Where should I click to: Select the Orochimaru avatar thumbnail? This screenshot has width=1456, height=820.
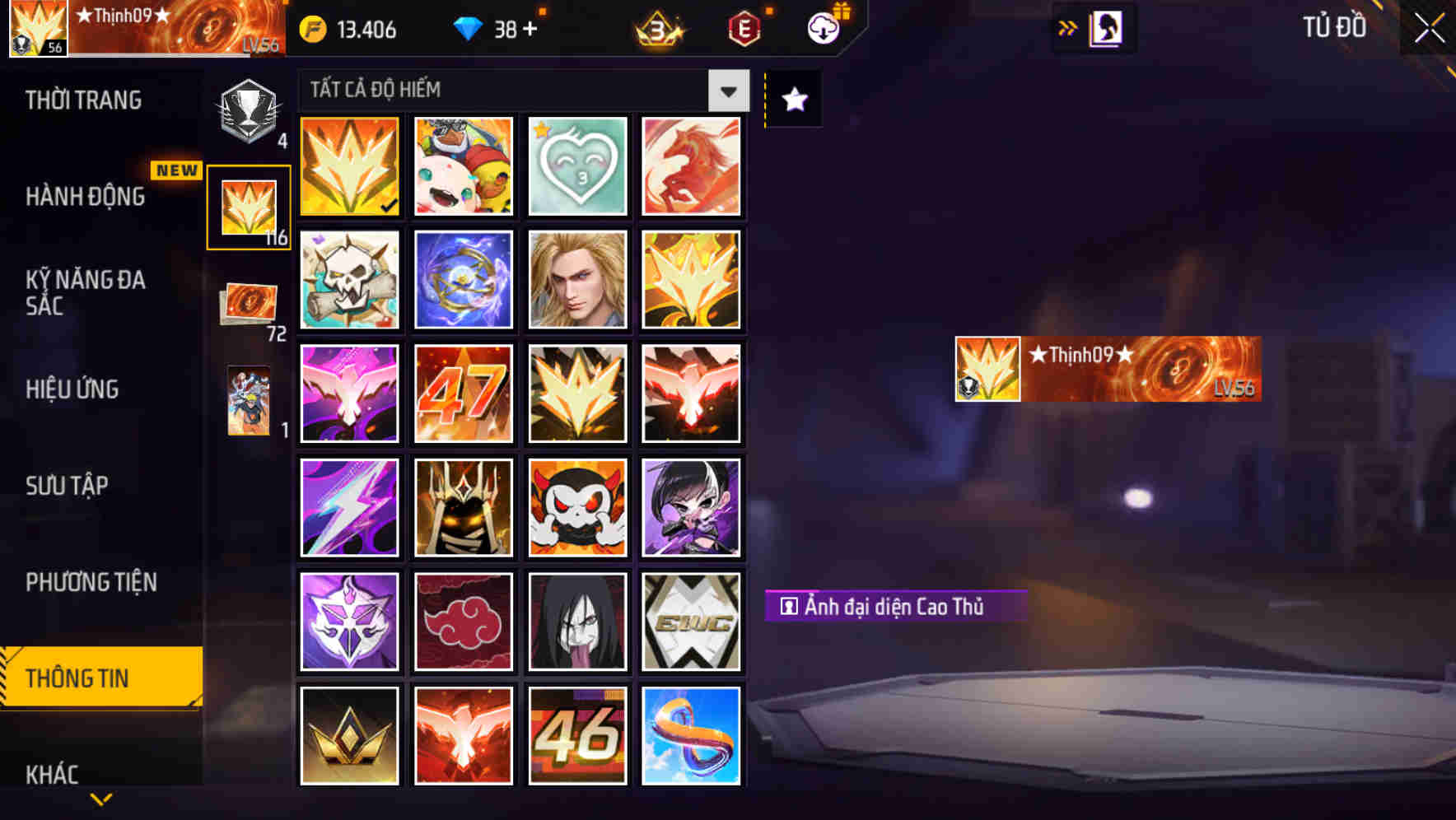coord(576,622)
